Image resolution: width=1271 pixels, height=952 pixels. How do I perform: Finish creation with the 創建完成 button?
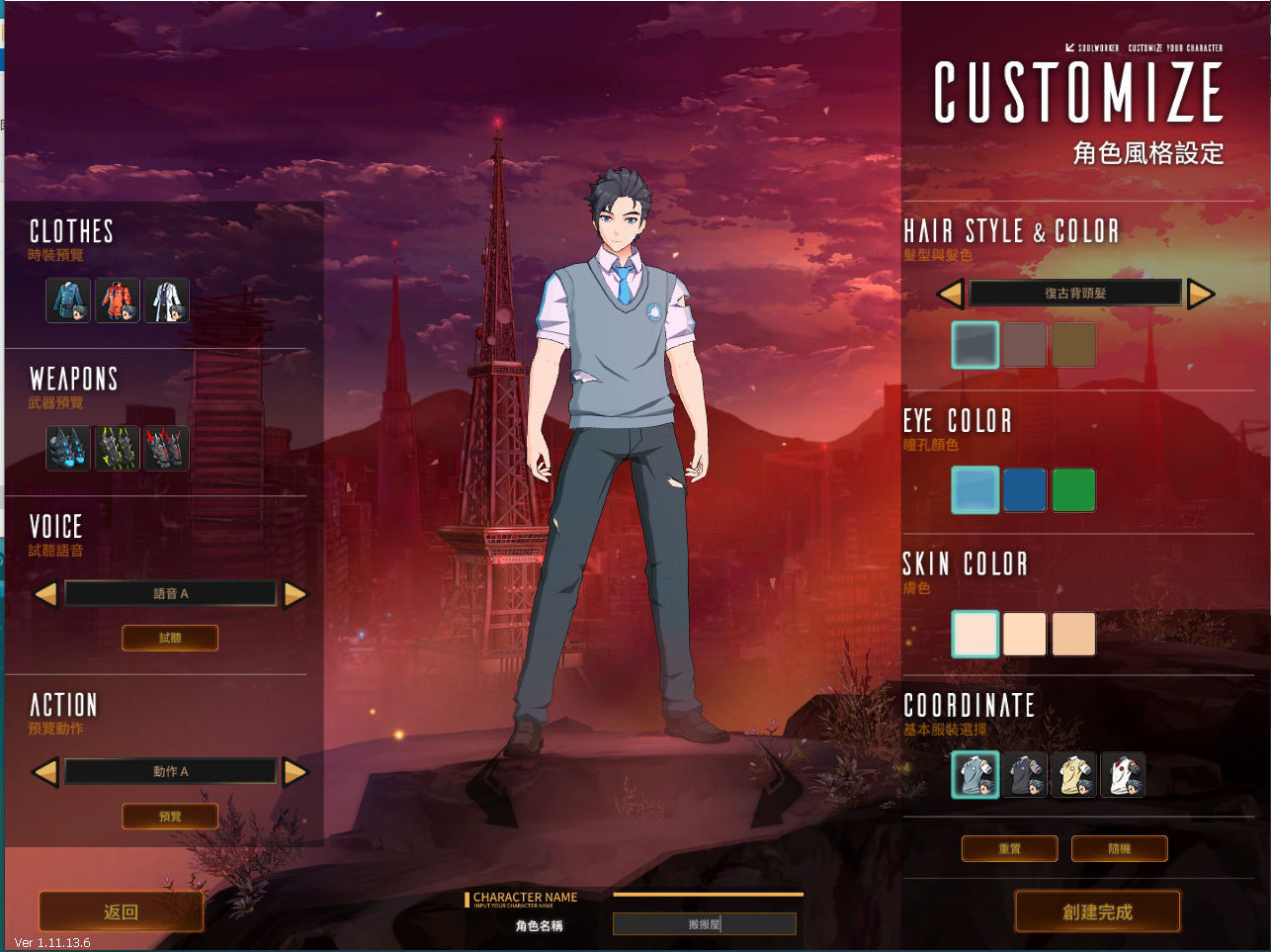pos(1097,911)
